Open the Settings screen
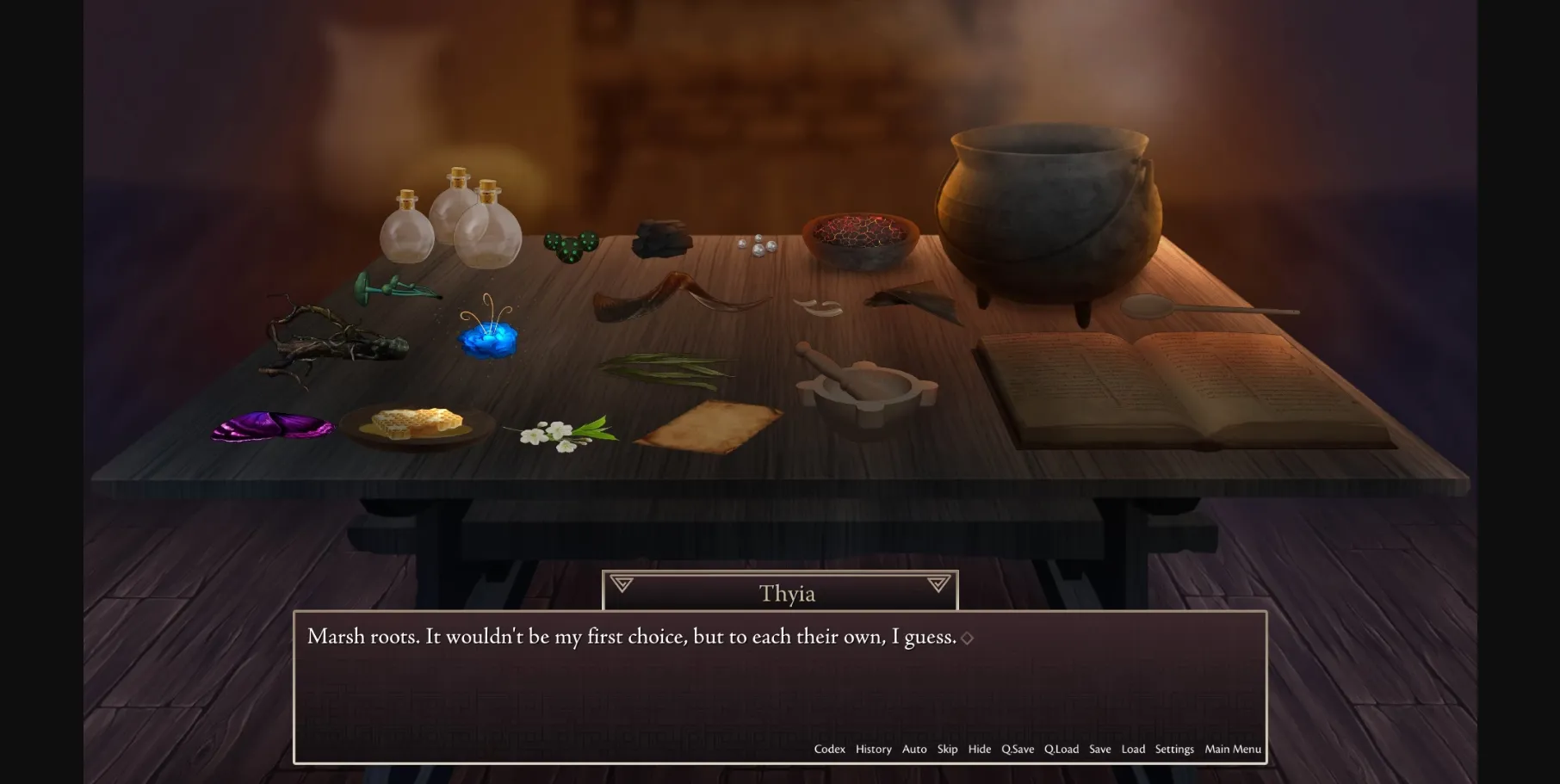1560x784 pixels. pos(1174,750)
